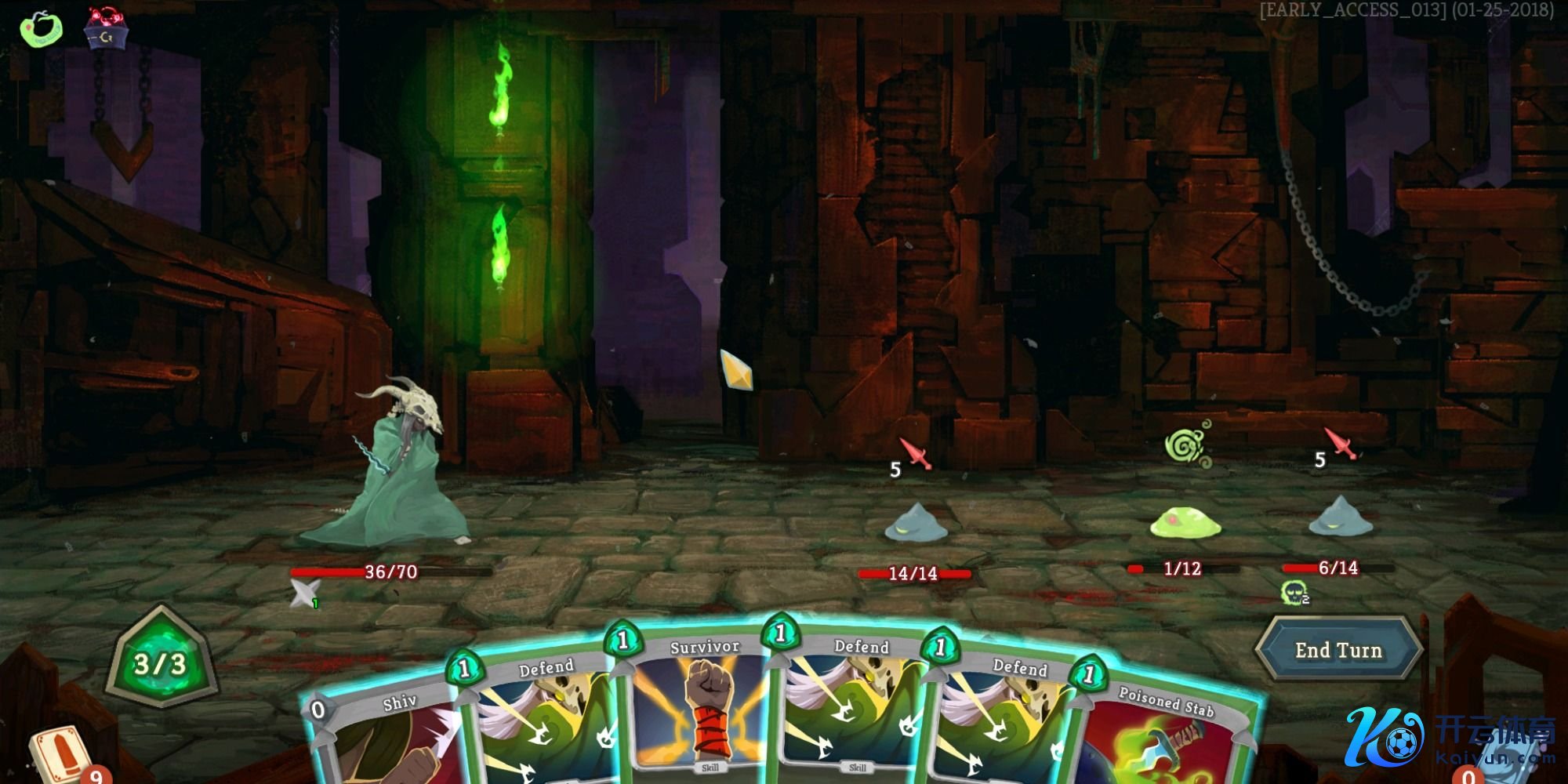Image resolution: width=1568 pixels, height=784 pixels.
Task: Inspect the green snake ring relic
Action: coord(41,27)
